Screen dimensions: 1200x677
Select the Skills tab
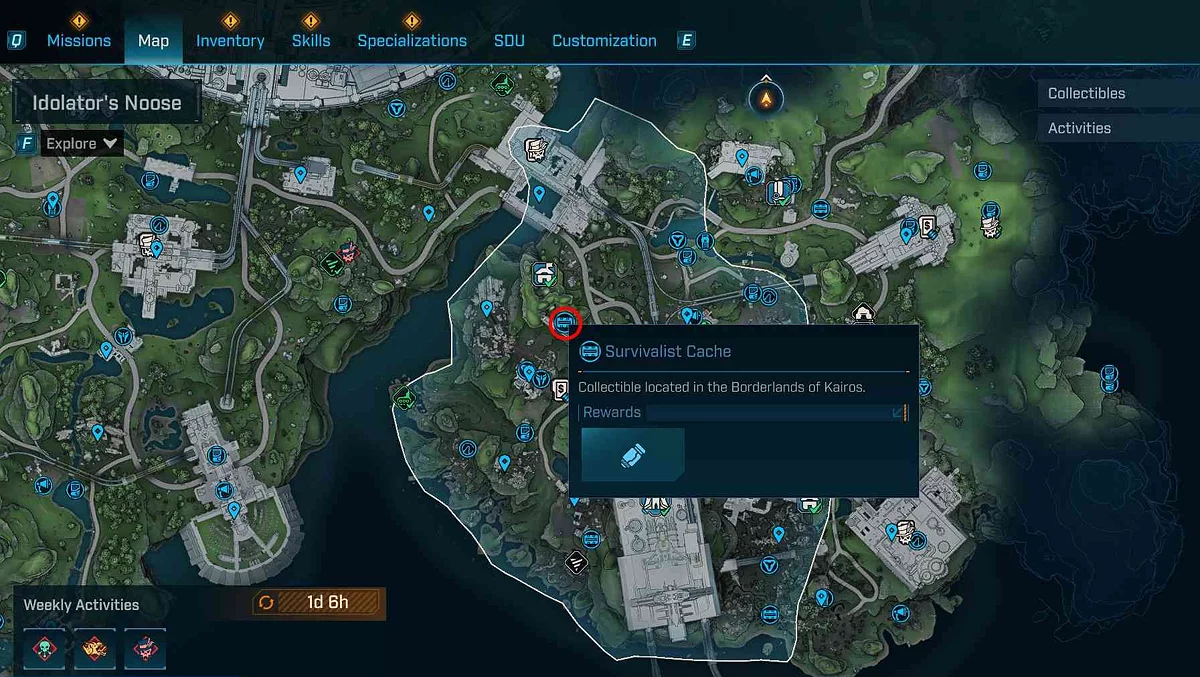click(x=311, y=41)
